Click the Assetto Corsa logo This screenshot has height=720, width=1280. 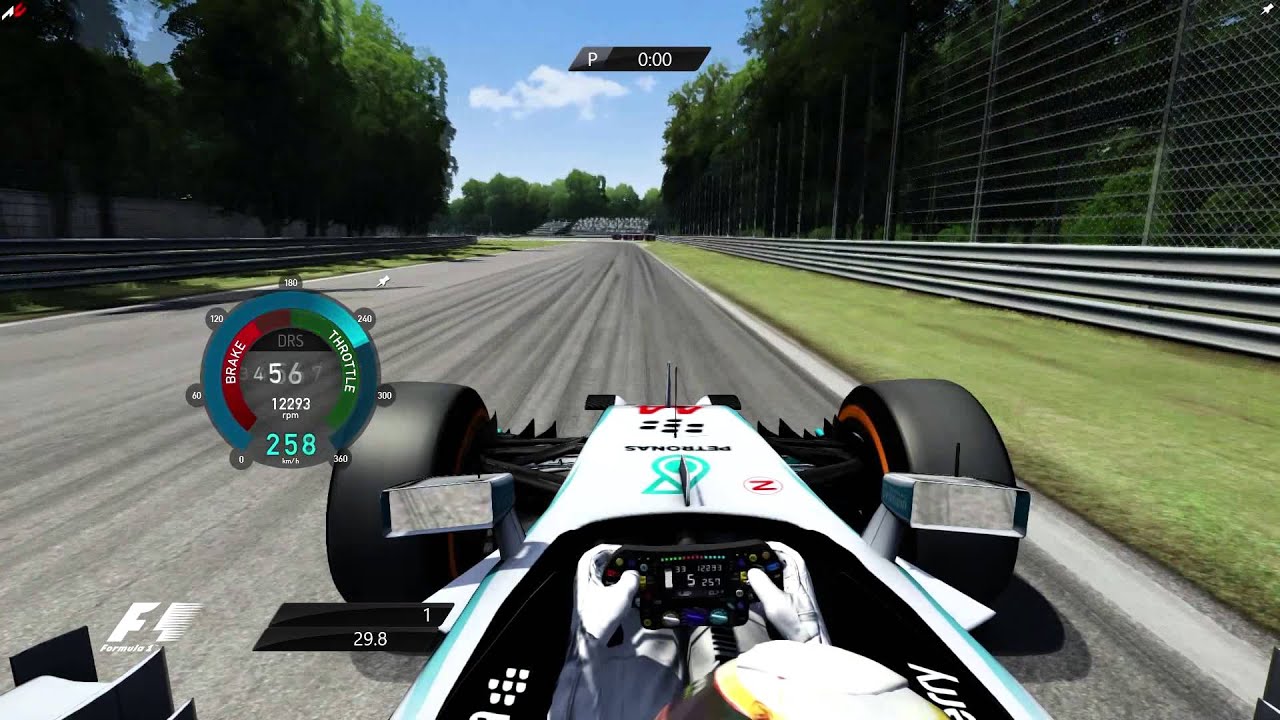click(15, 10)
